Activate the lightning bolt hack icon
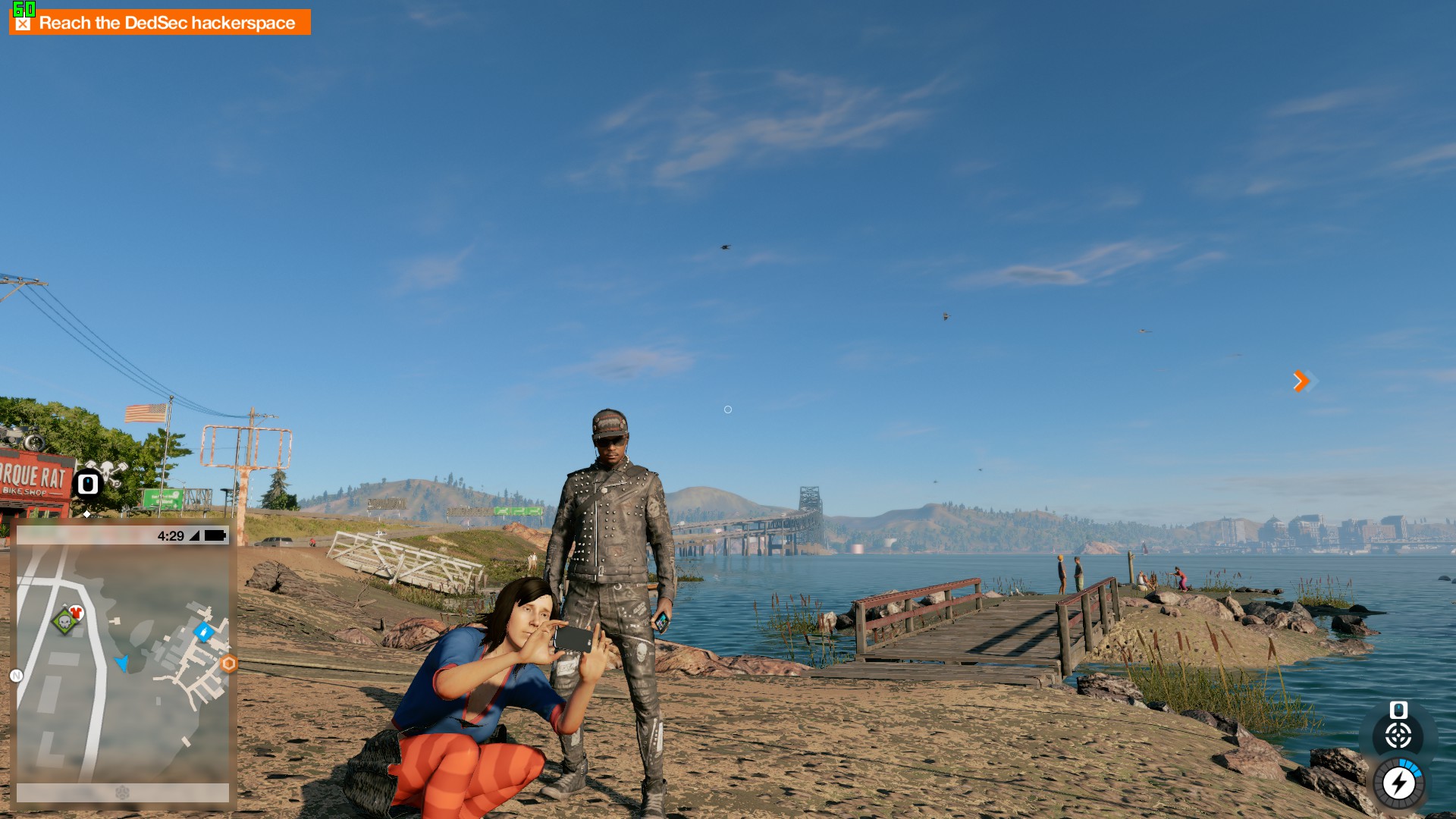Image resolution: width=1456 pixels, height=819 pixels. pos(1398,783)
